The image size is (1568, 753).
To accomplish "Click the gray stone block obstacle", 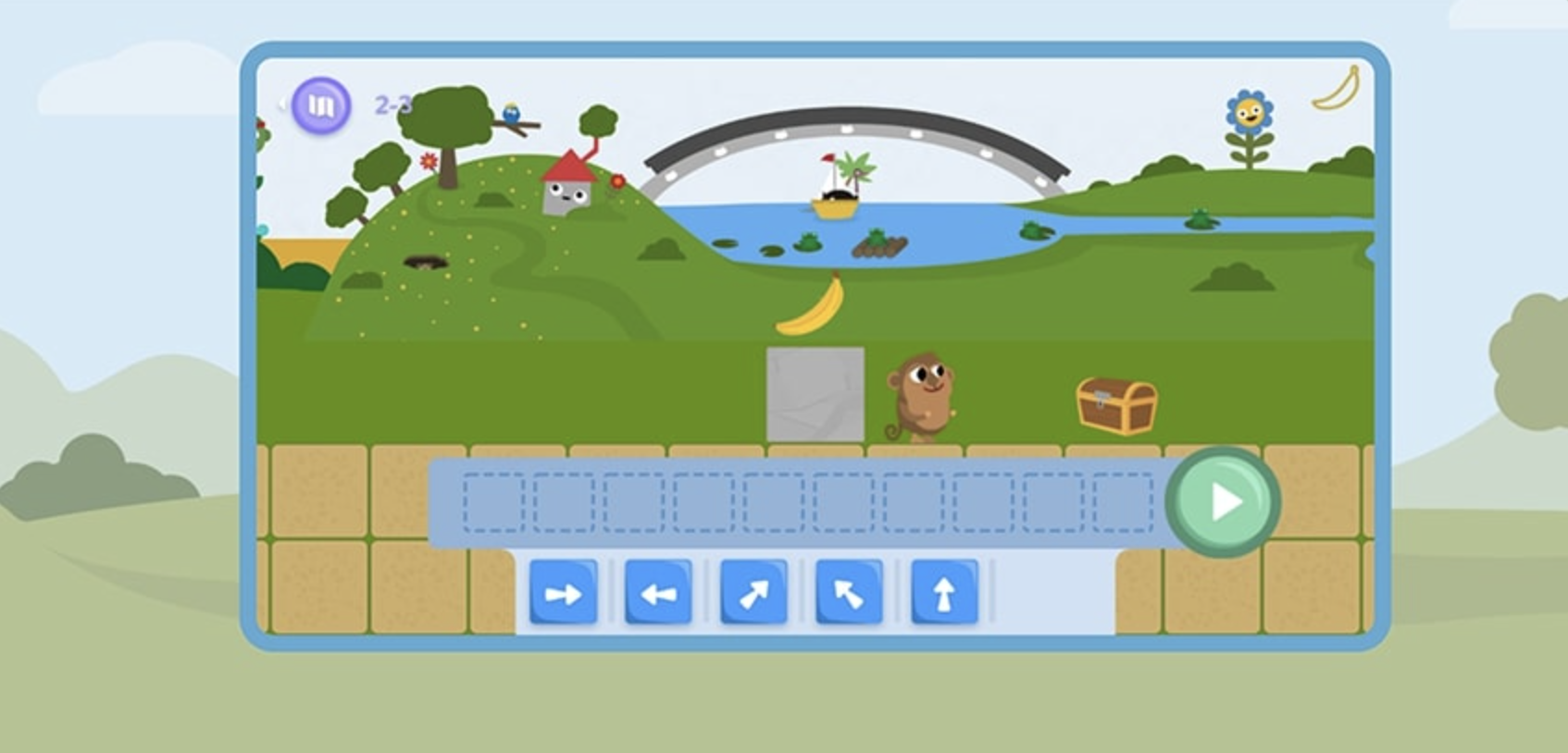I will pyautogui.click(x=814, y=393).
